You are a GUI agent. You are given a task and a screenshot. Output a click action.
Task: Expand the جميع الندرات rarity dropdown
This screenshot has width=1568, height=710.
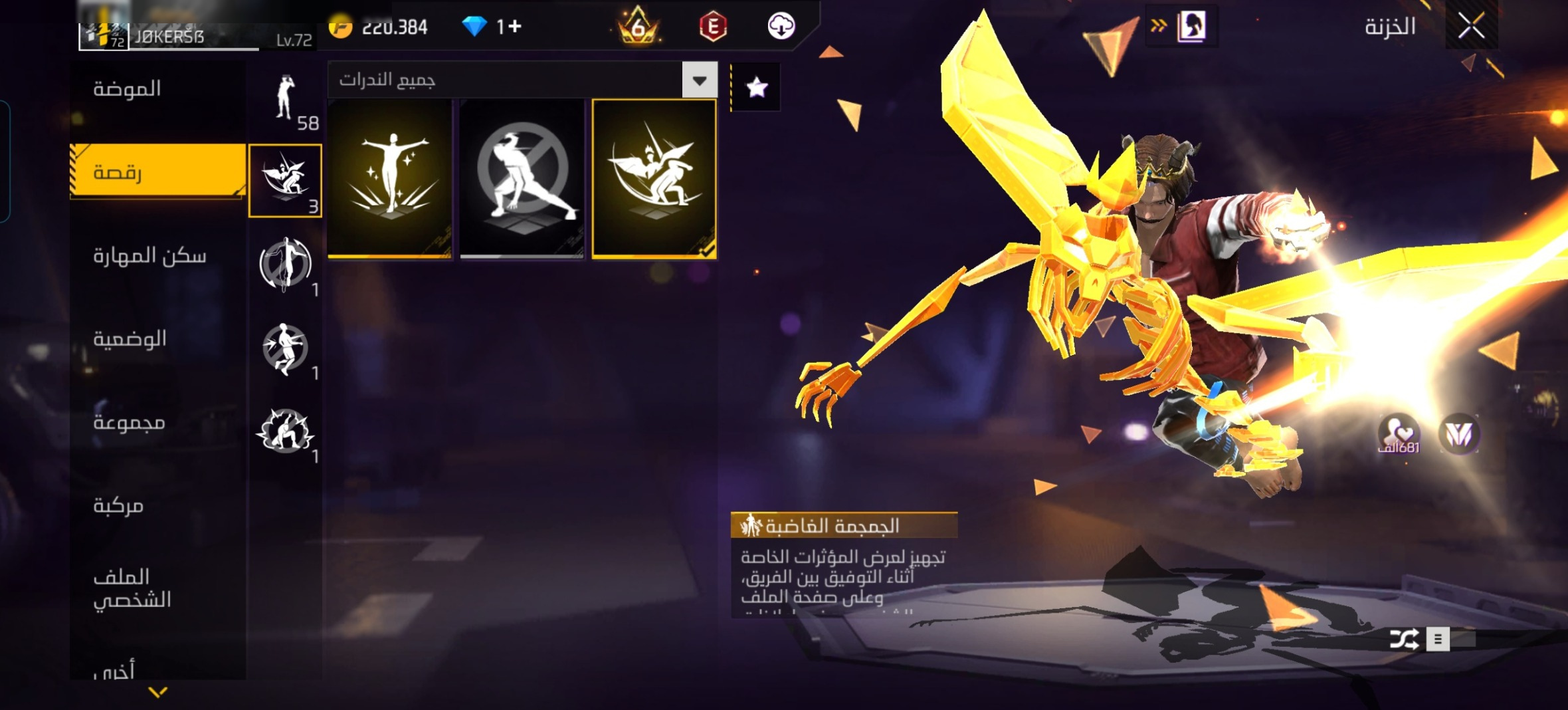click(699, 80)
